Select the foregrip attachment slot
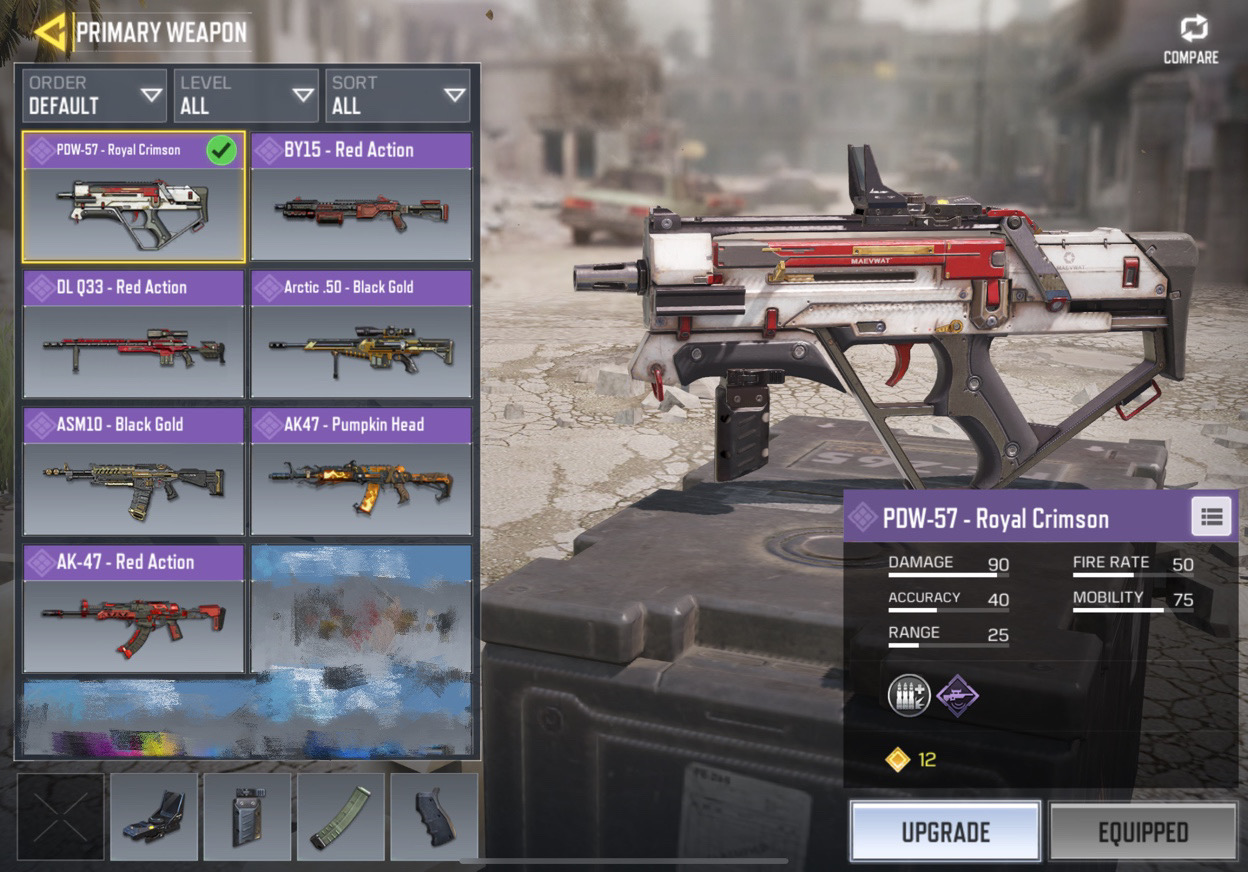 click(247, 817)
